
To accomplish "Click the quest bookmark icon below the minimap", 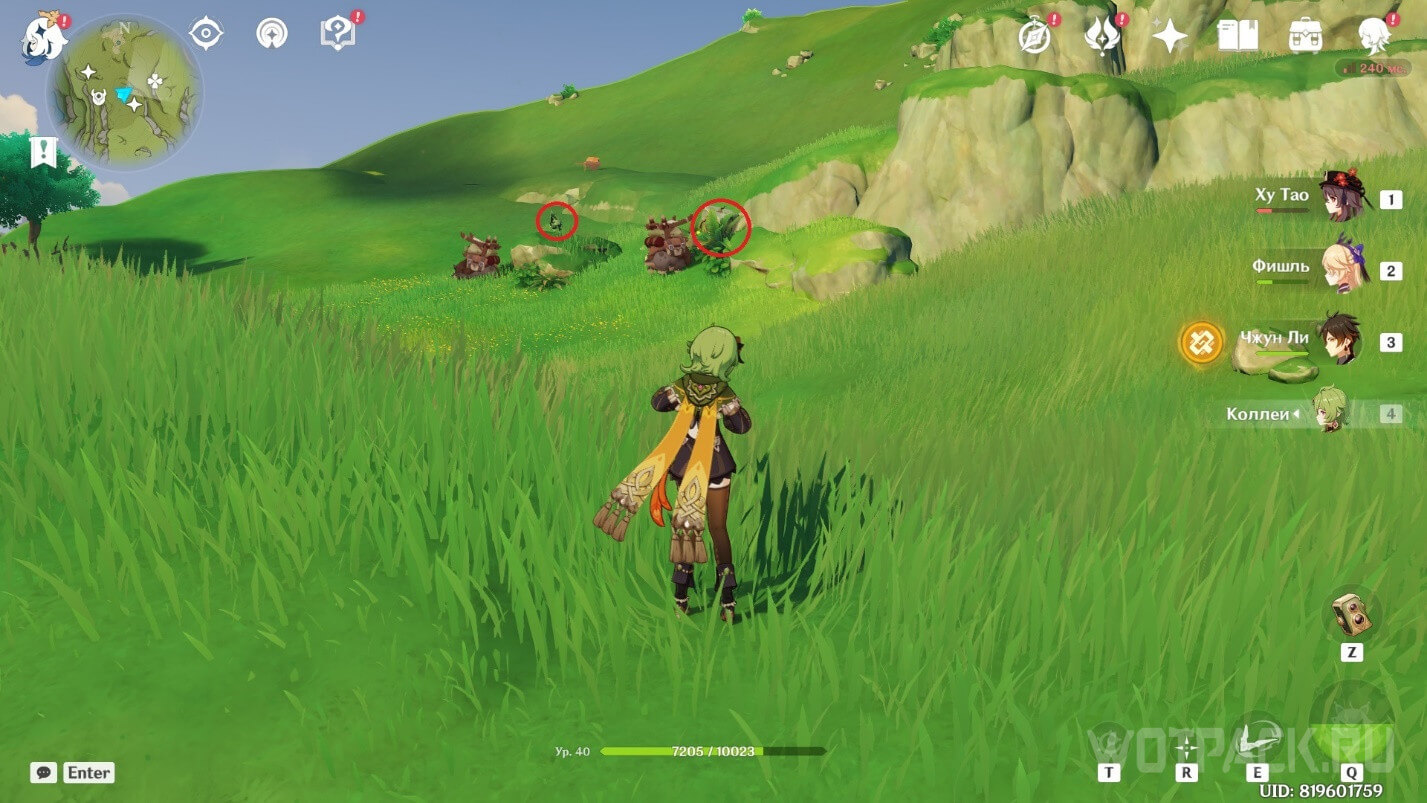I will (x=44, y=153).
